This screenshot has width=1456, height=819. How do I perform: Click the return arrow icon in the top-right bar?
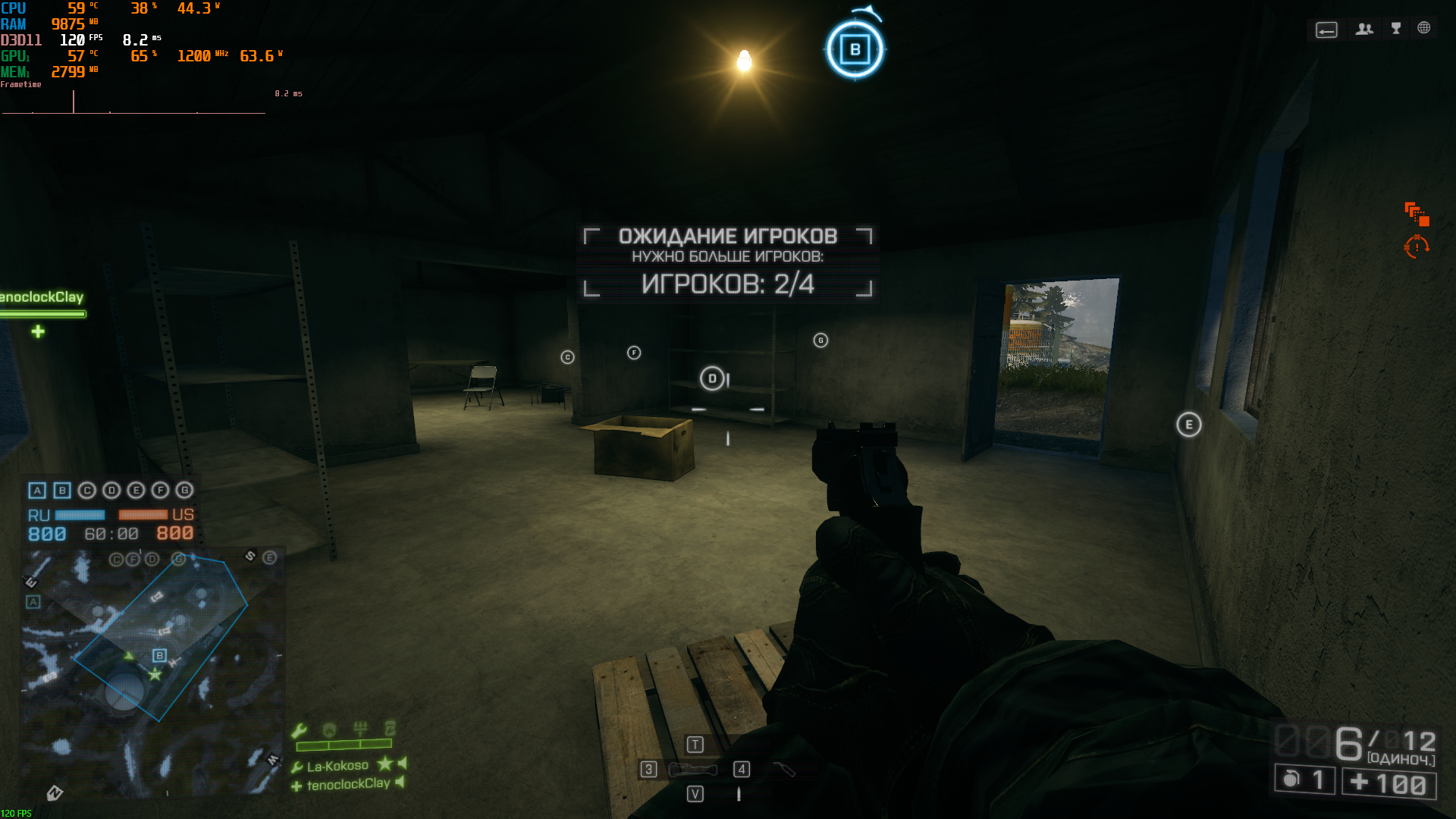click(x=1326, y=30)
